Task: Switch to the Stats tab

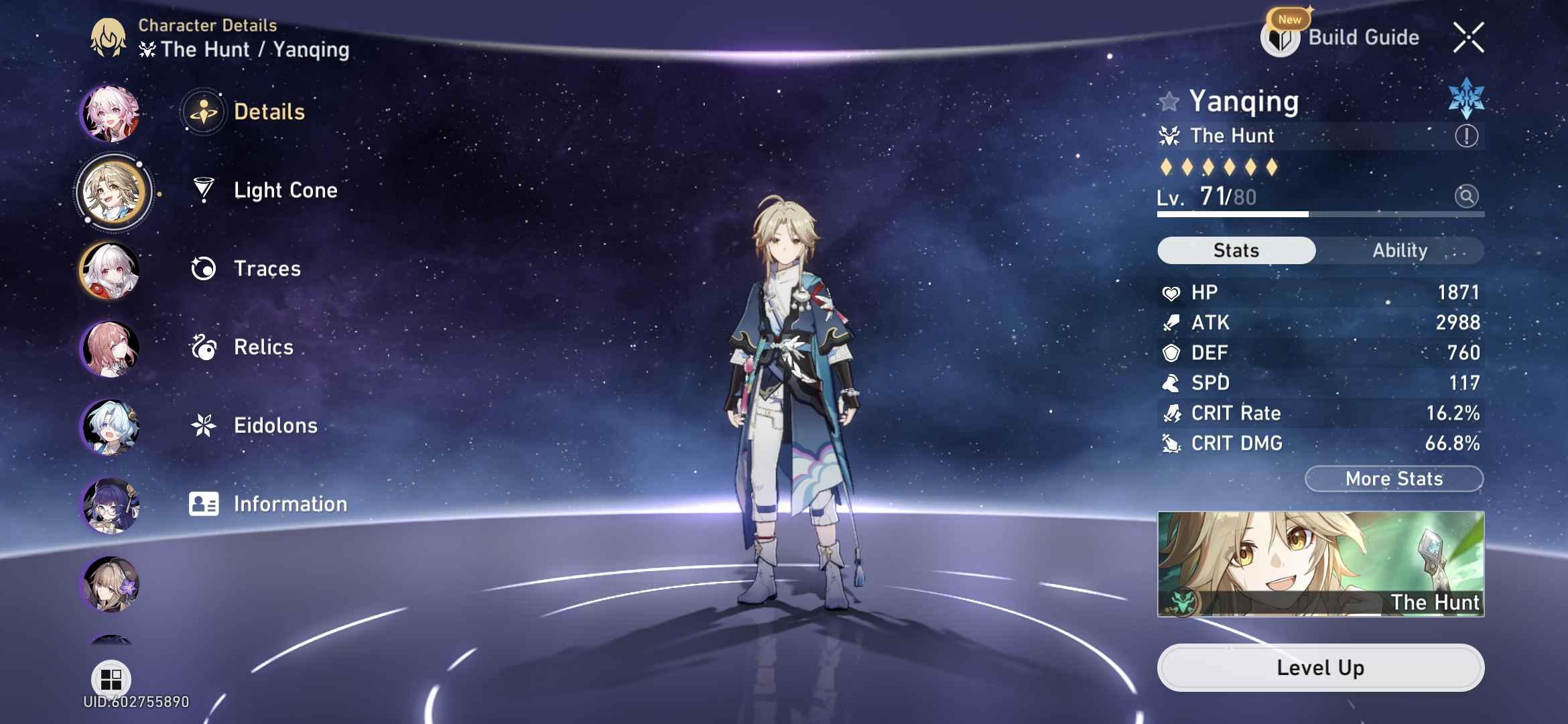Action: (1235, 250)
